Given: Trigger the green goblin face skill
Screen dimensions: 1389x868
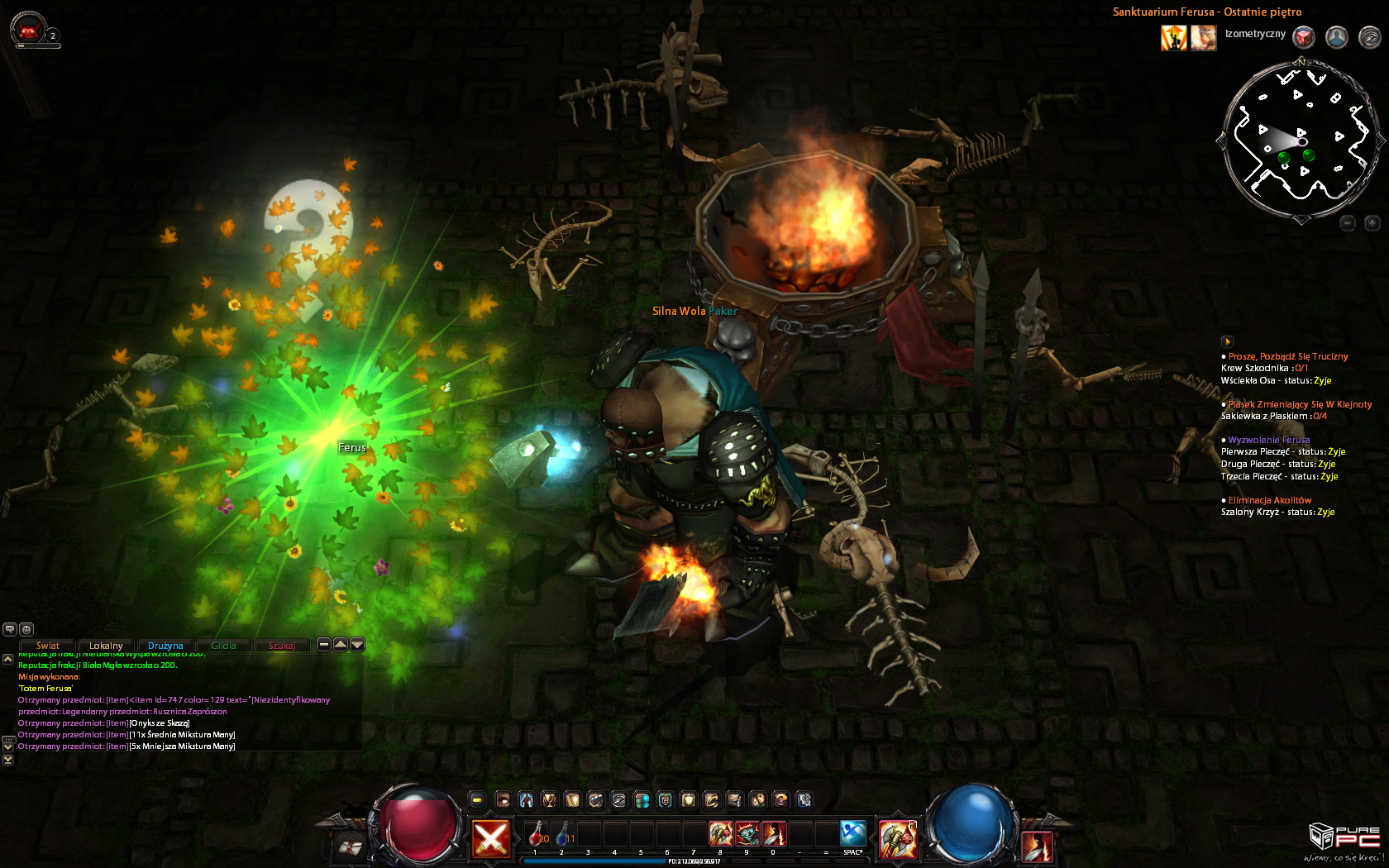Looking at the screenshot, I should pos(747,833).
